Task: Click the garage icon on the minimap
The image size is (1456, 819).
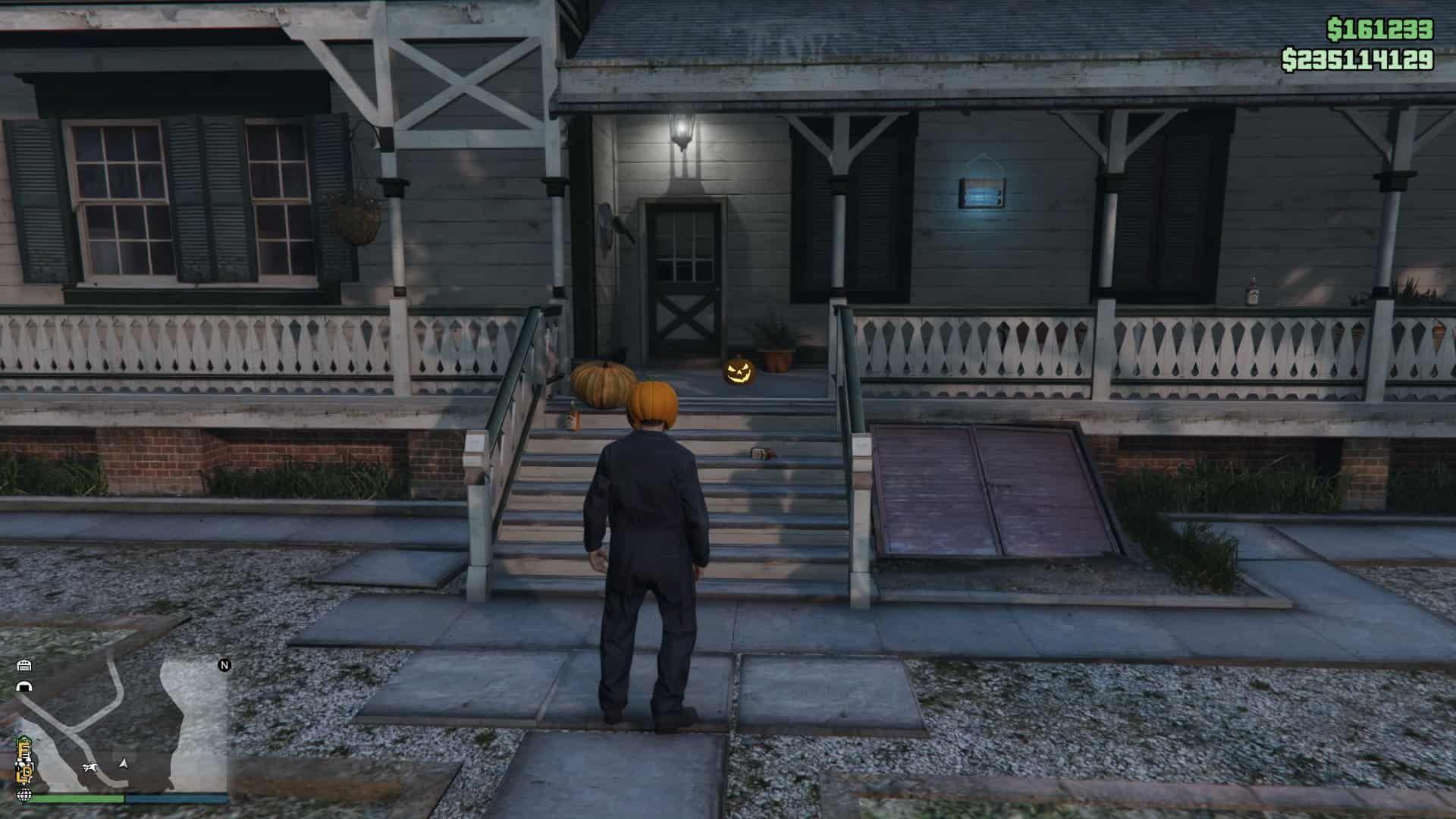Action: (24, 664)
